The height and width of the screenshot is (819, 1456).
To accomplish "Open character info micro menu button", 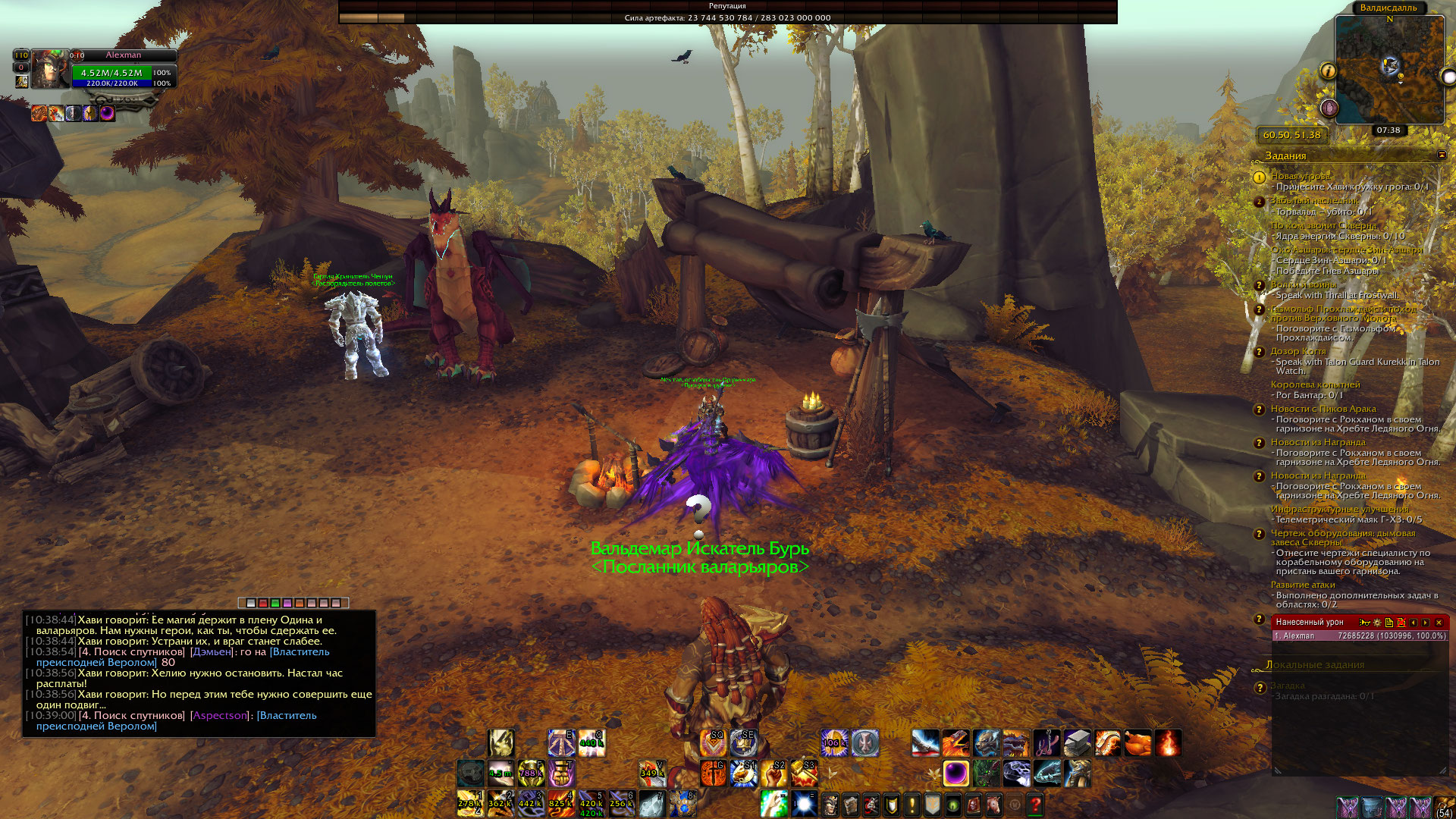I will click(x=830, y=805).
